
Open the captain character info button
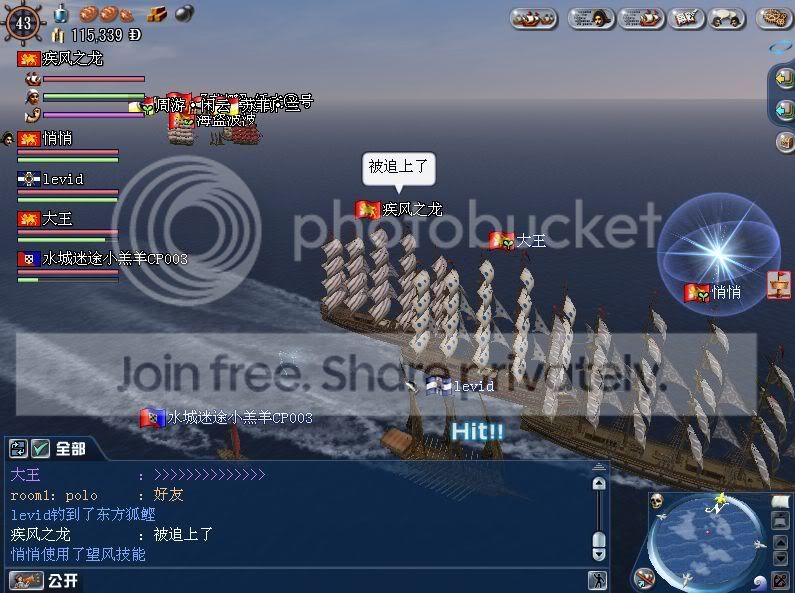tap(591, 18)
